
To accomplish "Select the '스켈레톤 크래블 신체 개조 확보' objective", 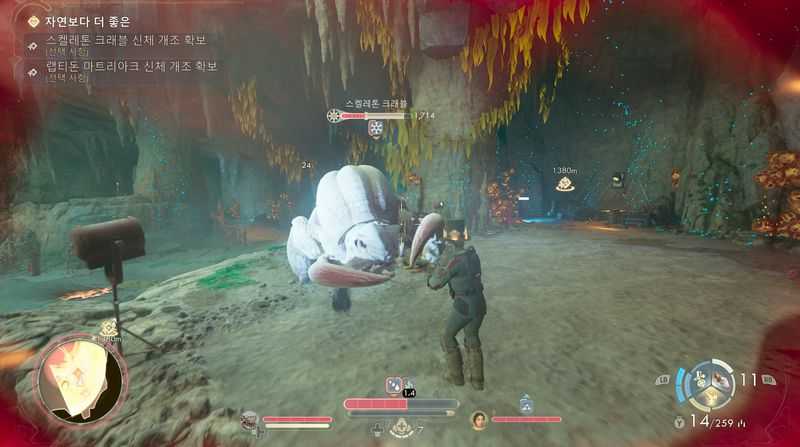I will pyautogui.click(x=125, y=40).
